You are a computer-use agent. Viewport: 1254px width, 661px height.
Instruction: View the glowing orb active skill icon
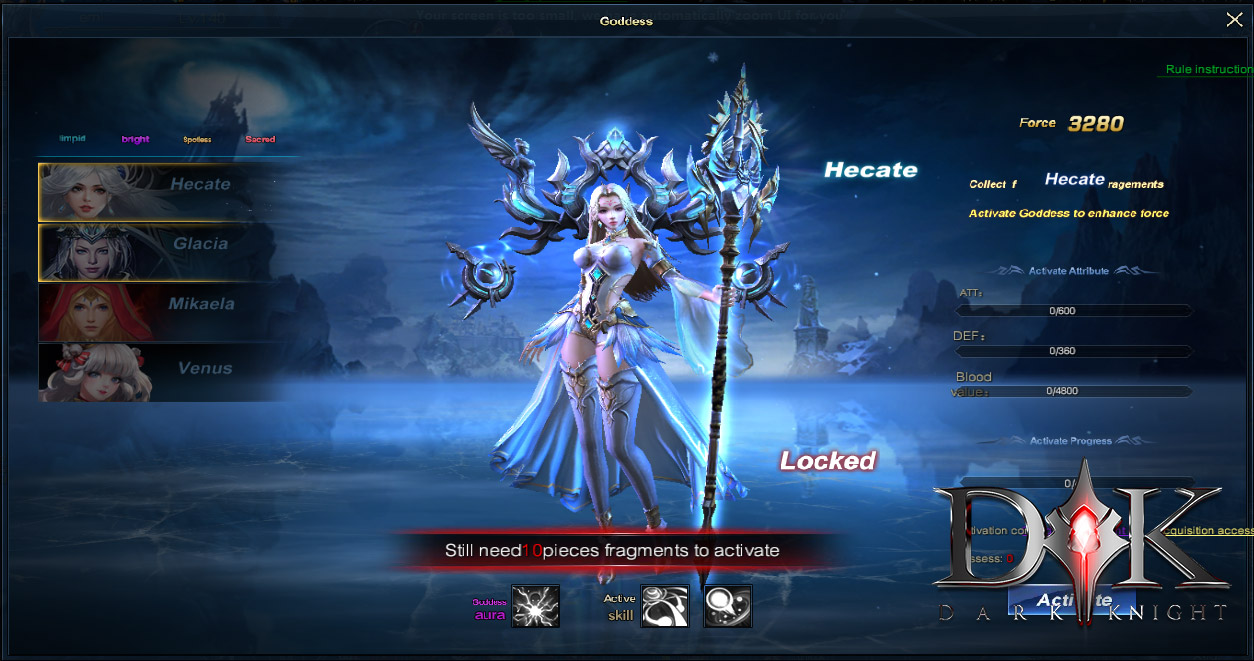[727, 606]
